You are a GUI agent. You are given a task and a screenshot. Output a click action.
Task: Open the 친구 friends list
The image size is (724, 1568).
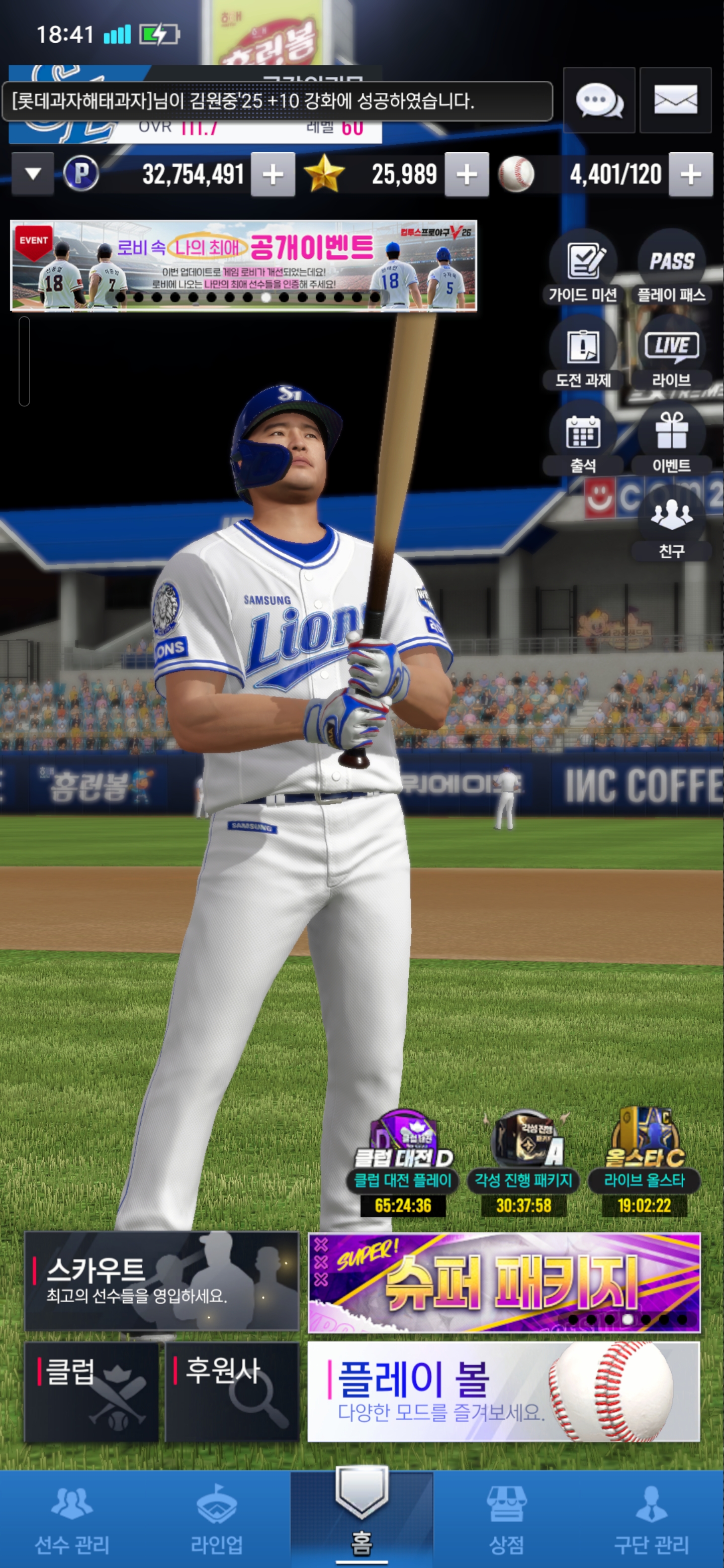tap(671, 524)
